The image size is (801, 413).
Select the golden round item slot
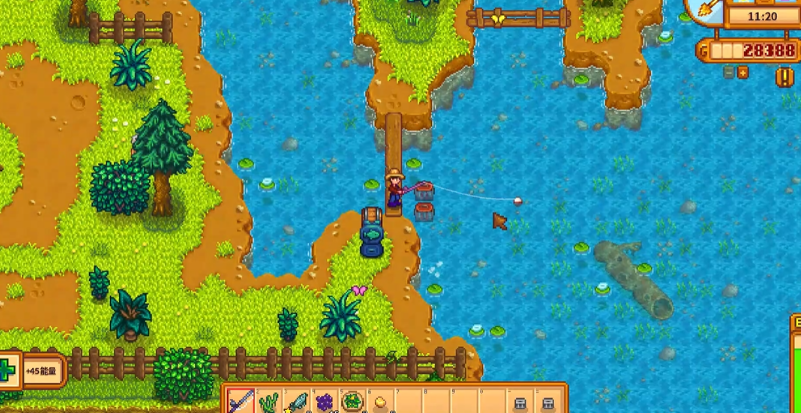(380, 403)
